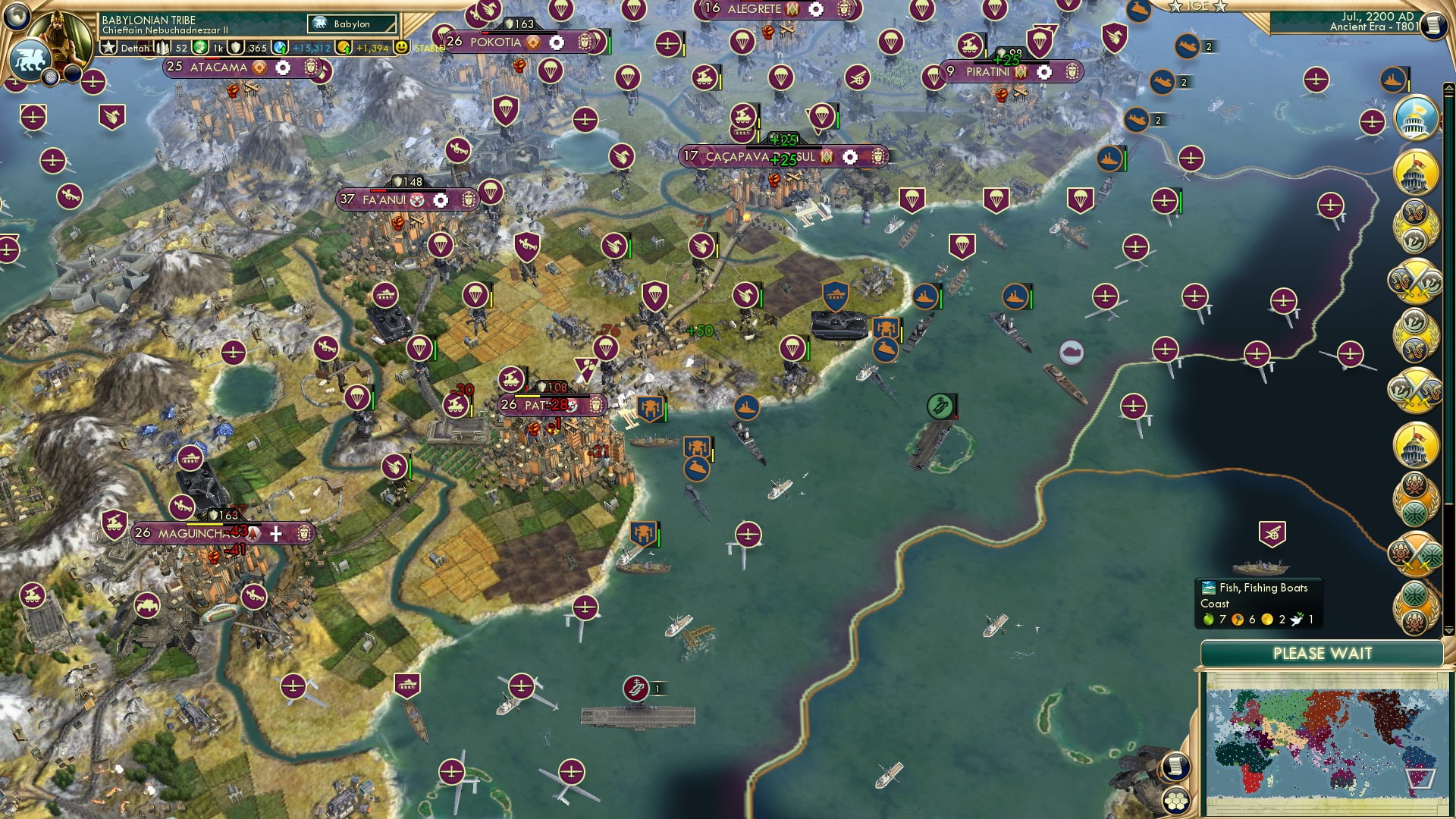The image size is (1456, 819).
Task: Open the Civilopedia book icon top right
Action: 1432,27
